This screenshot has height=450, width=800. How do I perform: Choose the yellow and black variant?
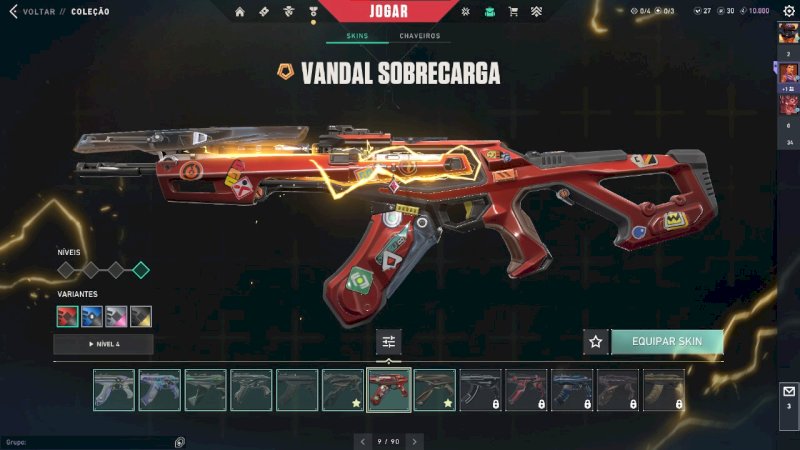tap(141, 316)
